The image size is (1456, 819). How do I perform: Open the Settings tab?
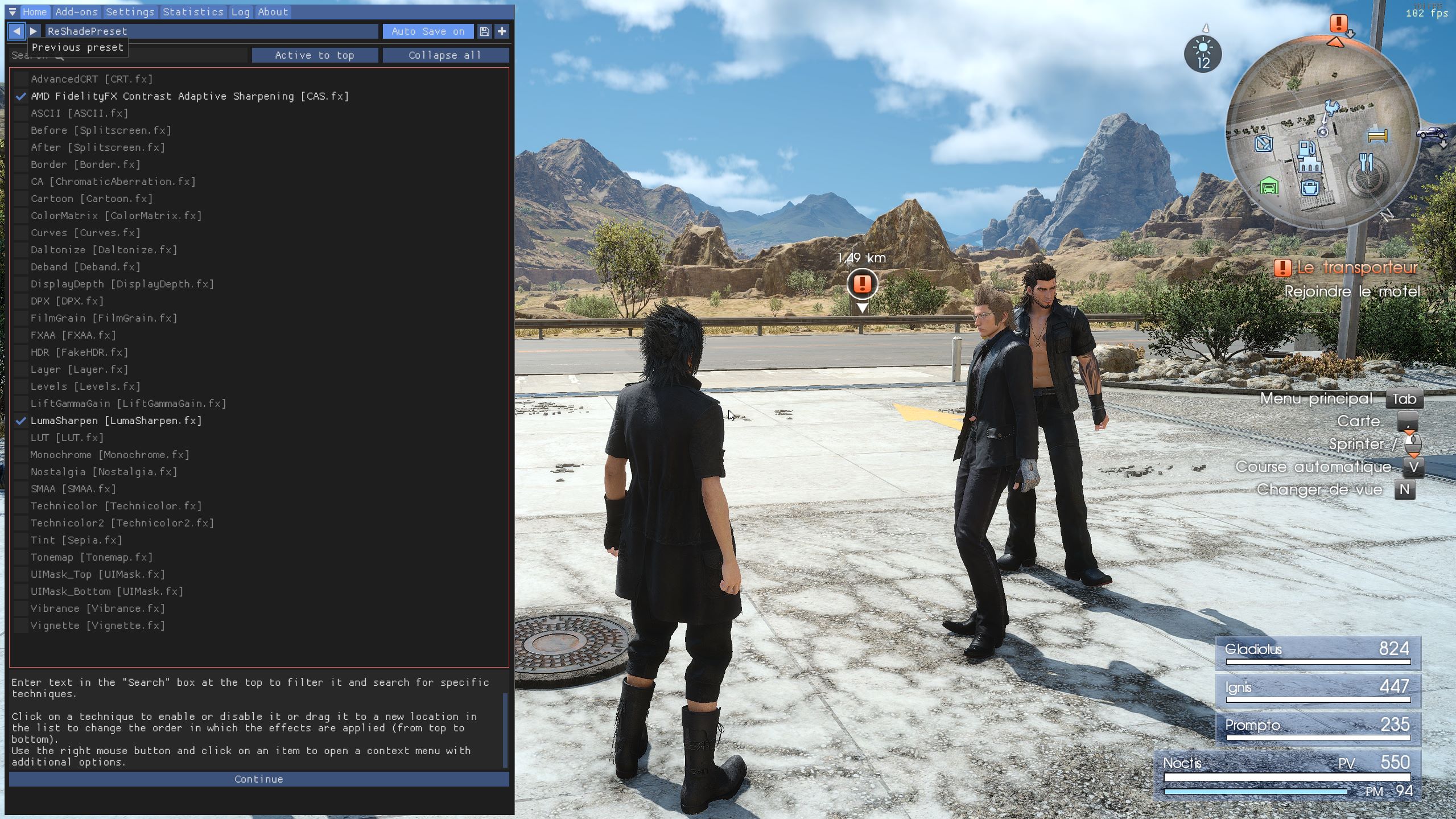click(x=130, y=12)
